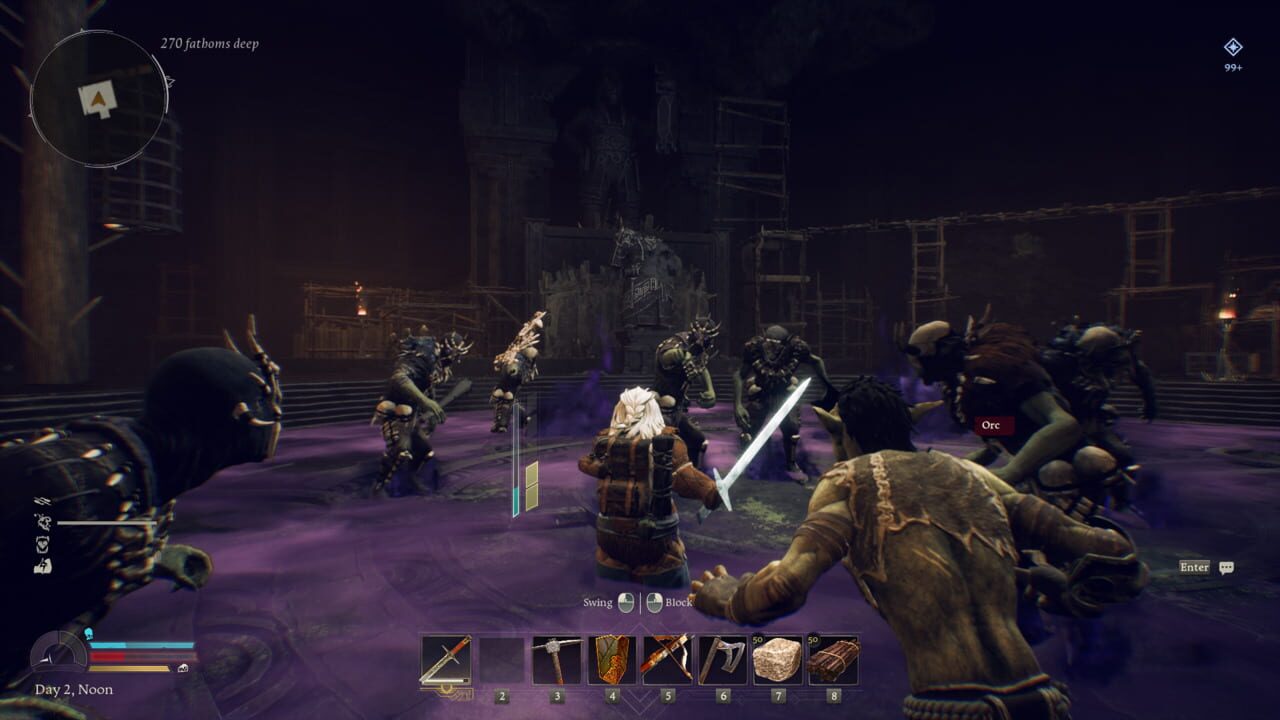Image resolution: width=1280 pixels, height=720 pixels.
Task: Click the Day 2, Noon clock dial
Action: click(x=57, y=656)
